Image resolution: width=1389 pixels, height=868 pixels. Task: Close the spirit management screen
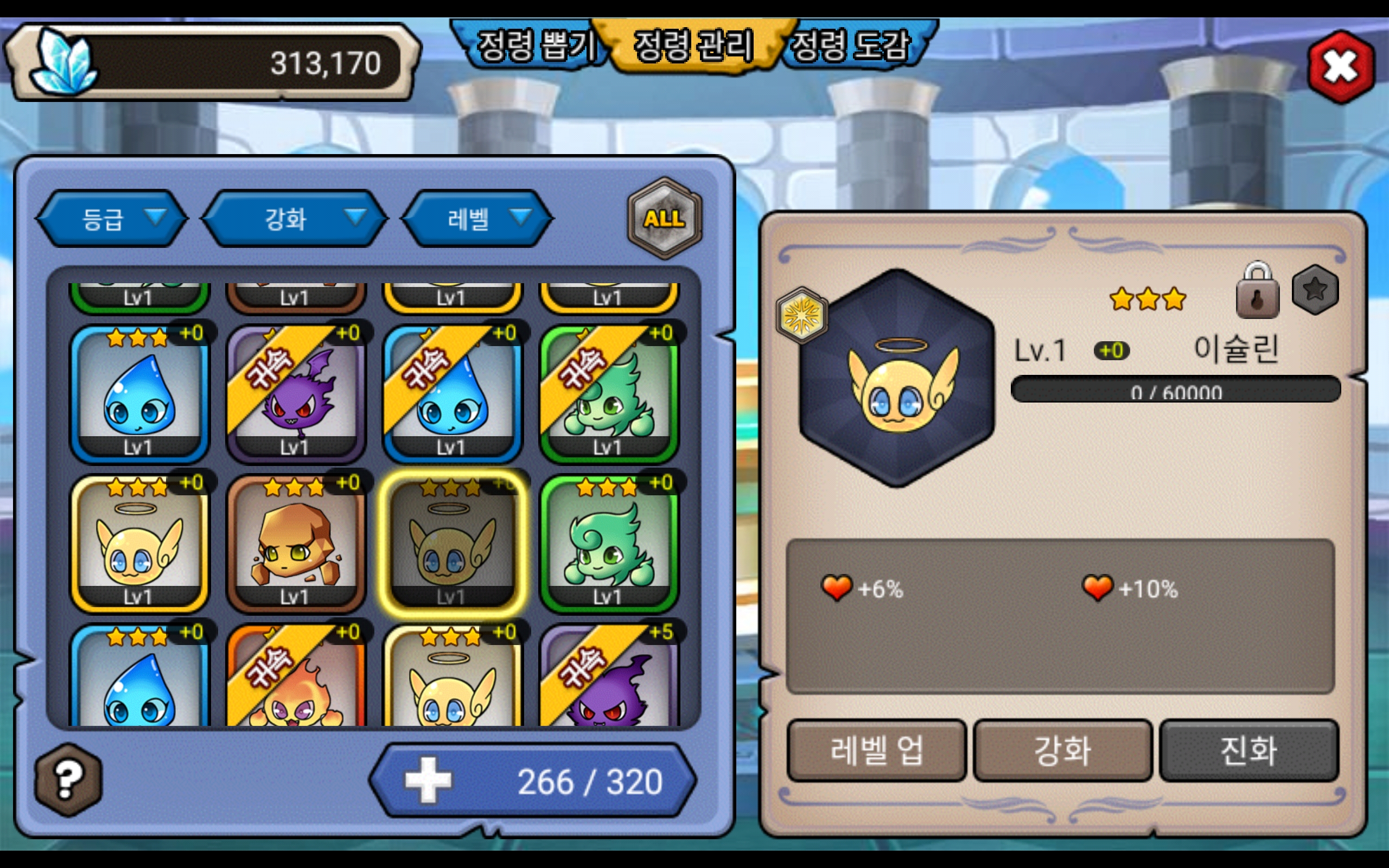(1340, 67)
